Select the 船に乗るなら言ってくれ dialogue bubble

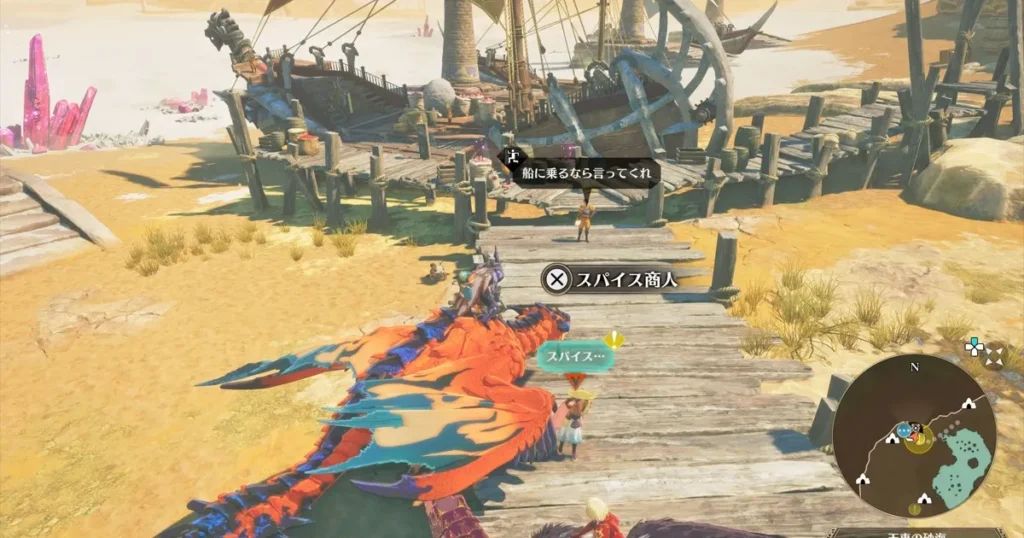pyautogui.click(x=573, y=171)
